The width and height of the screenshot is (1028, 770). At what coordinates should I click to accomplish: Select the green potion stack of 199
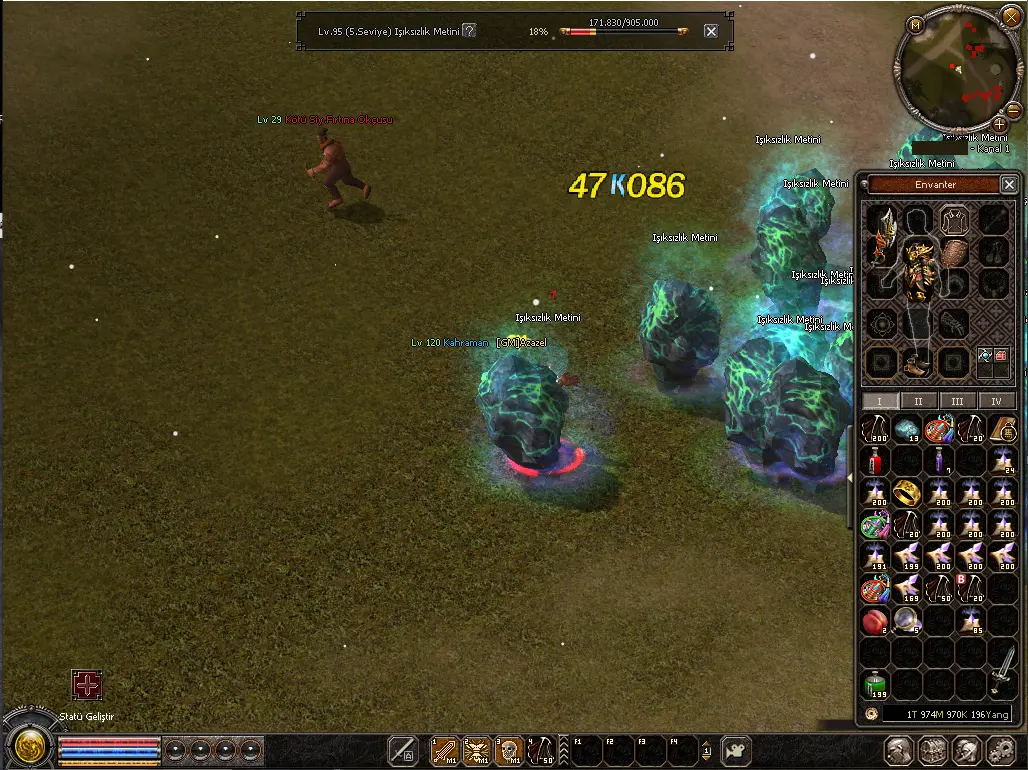pyautogui.click(x=876, y=685)
